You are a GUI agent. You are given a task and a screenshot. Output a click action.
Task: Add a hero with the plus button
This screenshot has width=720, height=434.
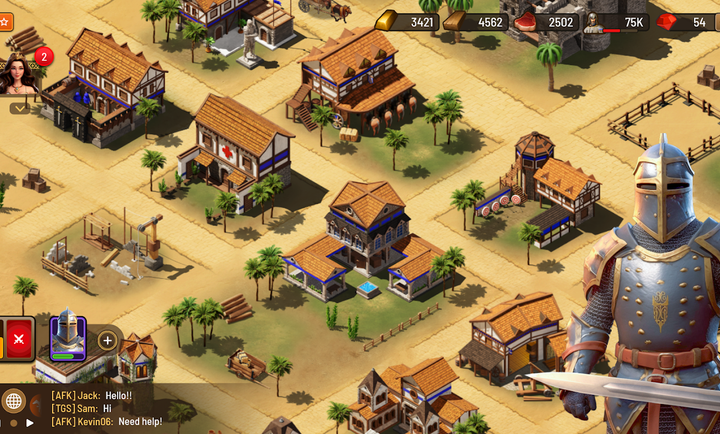tap(107, 340)
